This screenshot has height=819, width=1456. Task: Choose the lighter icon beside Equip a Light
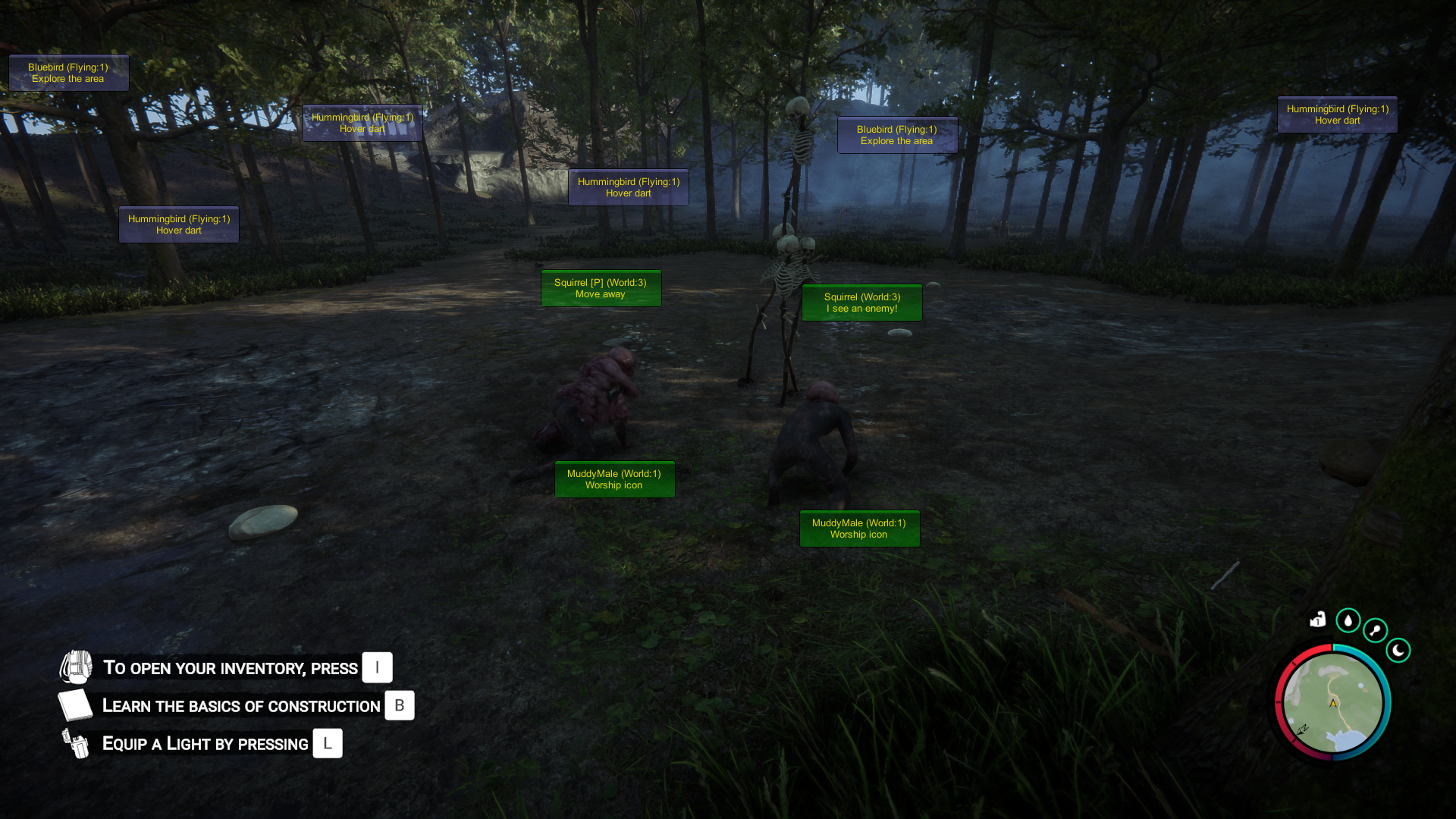(x=76, y=743)
